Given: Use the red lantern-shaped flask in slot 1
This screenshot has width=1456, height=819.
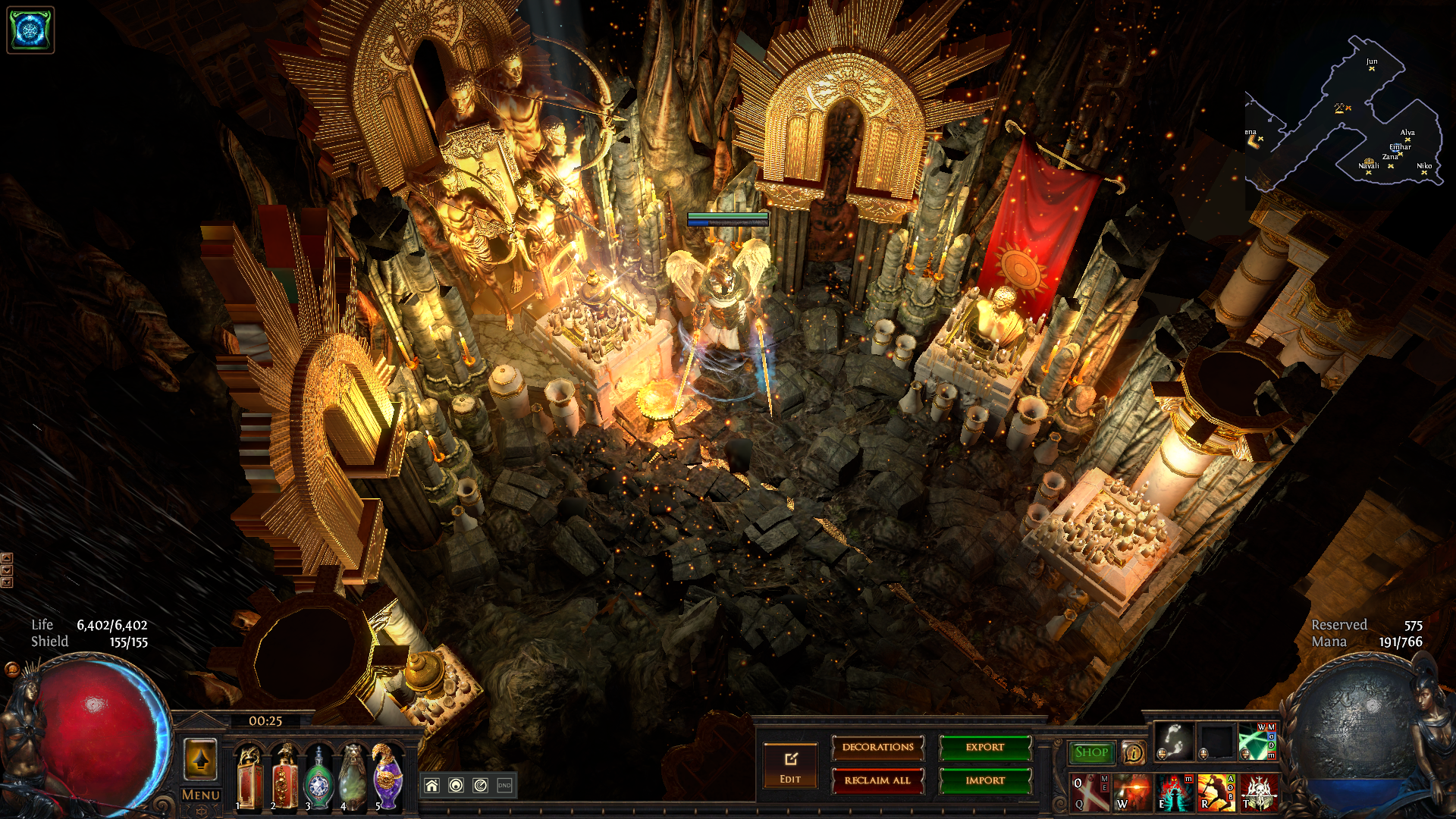Looking at the screenshot, I should pos(249,777).
